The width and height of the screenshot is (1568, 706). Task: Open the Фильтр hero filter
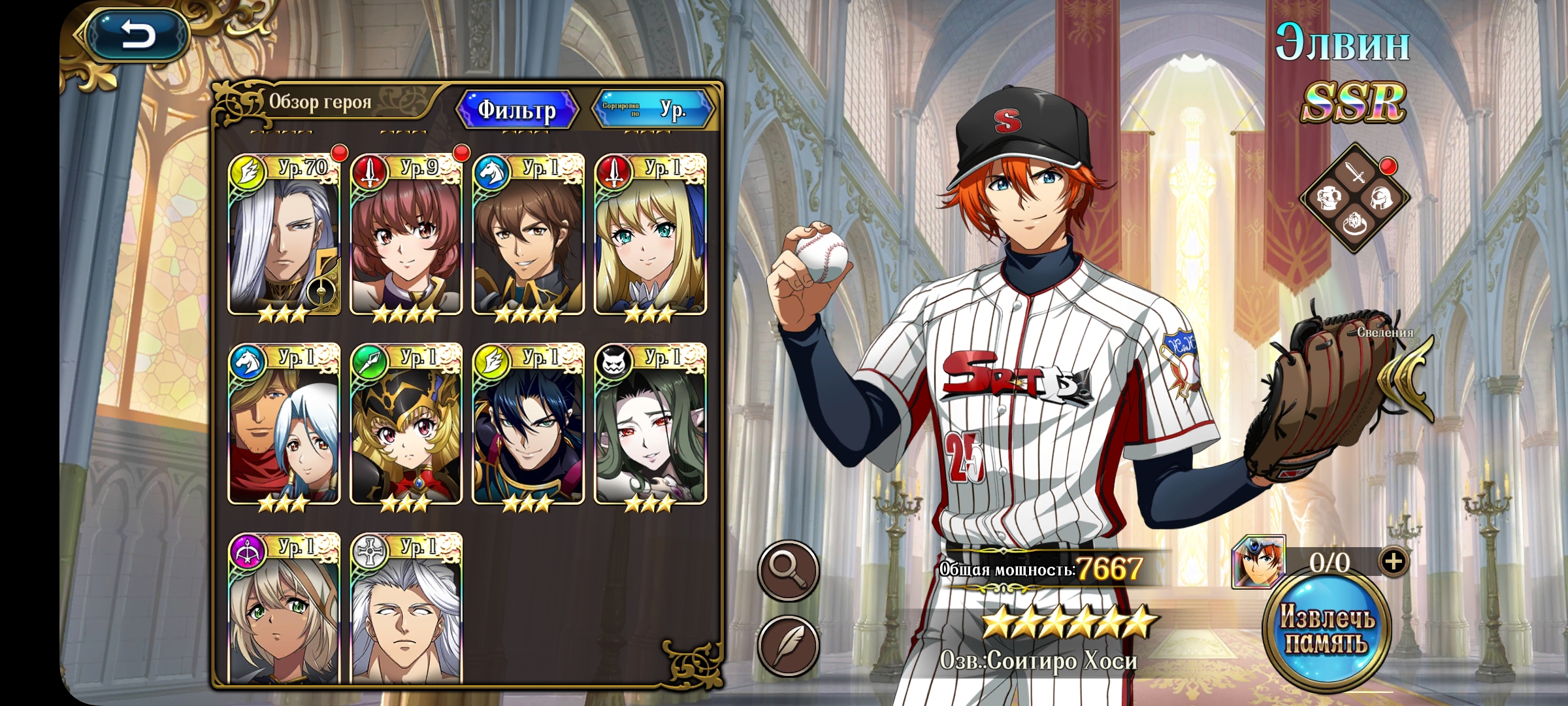coord(517,109)
